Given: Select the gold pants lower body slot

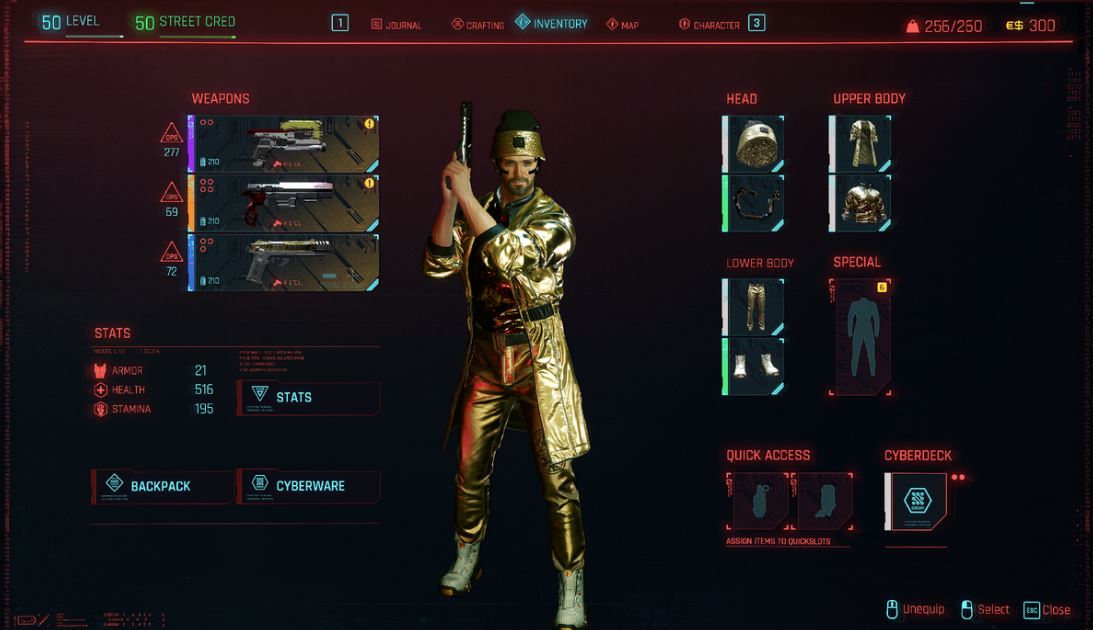Looking at the screenshot, I should click(x=754, y=307).
